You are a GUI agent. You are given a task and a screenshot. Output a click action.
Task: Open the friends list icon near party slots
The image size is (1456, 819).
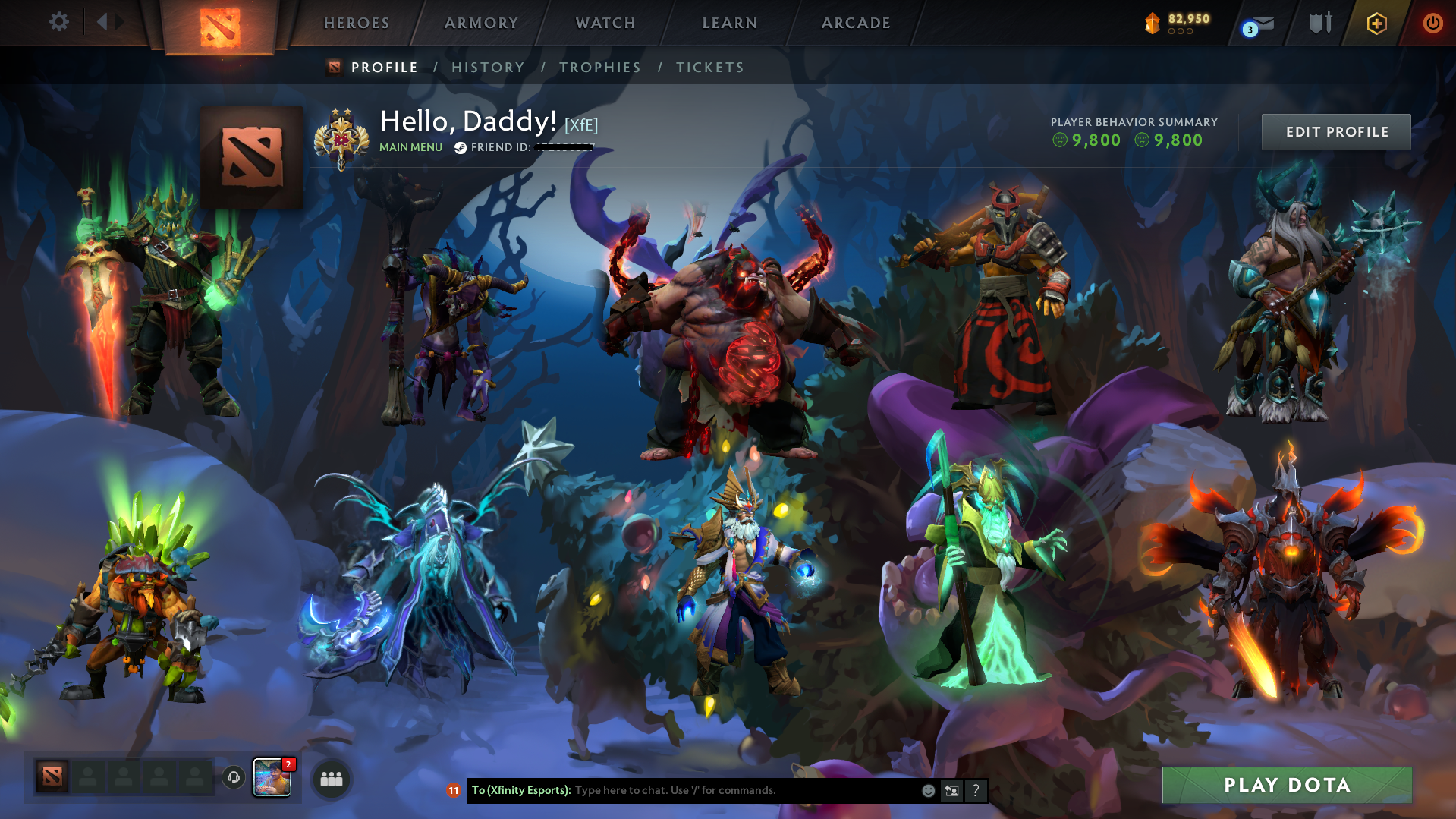click(x=330, y=778)
